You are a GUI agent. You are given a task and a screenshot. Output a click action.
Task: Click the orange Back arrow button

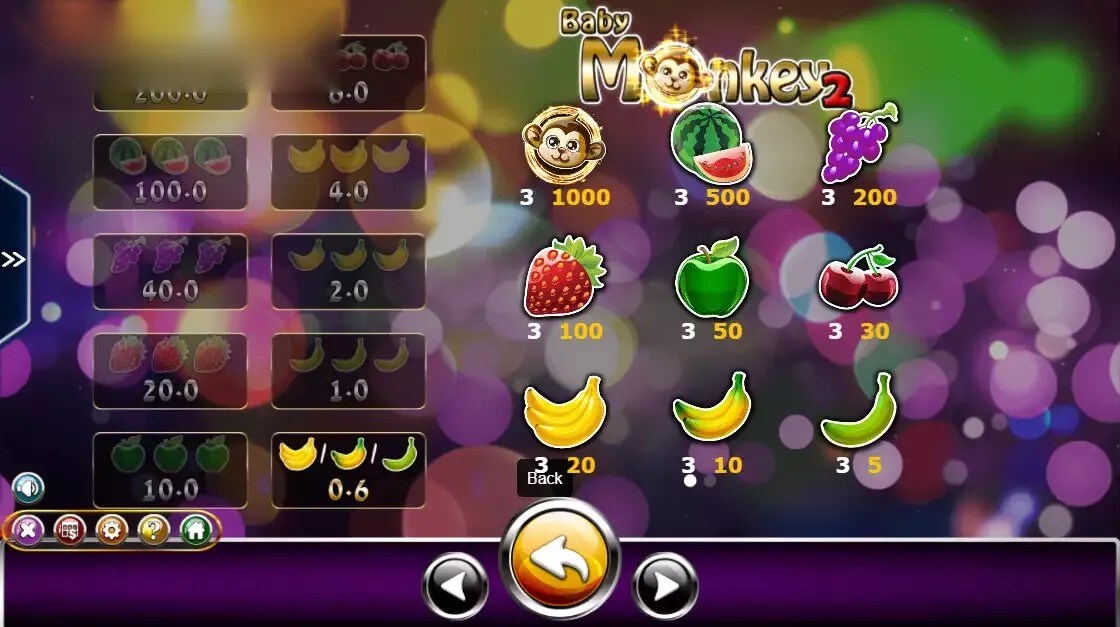coord(560,558)
